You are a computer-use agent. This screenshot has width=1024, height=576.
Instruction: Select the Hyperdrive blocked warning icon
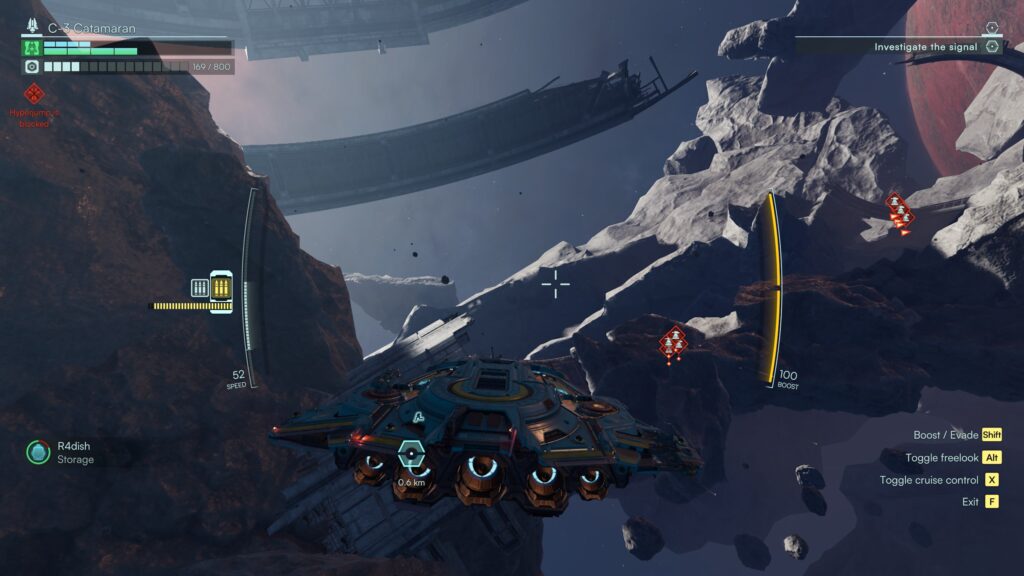click(34, 95)
